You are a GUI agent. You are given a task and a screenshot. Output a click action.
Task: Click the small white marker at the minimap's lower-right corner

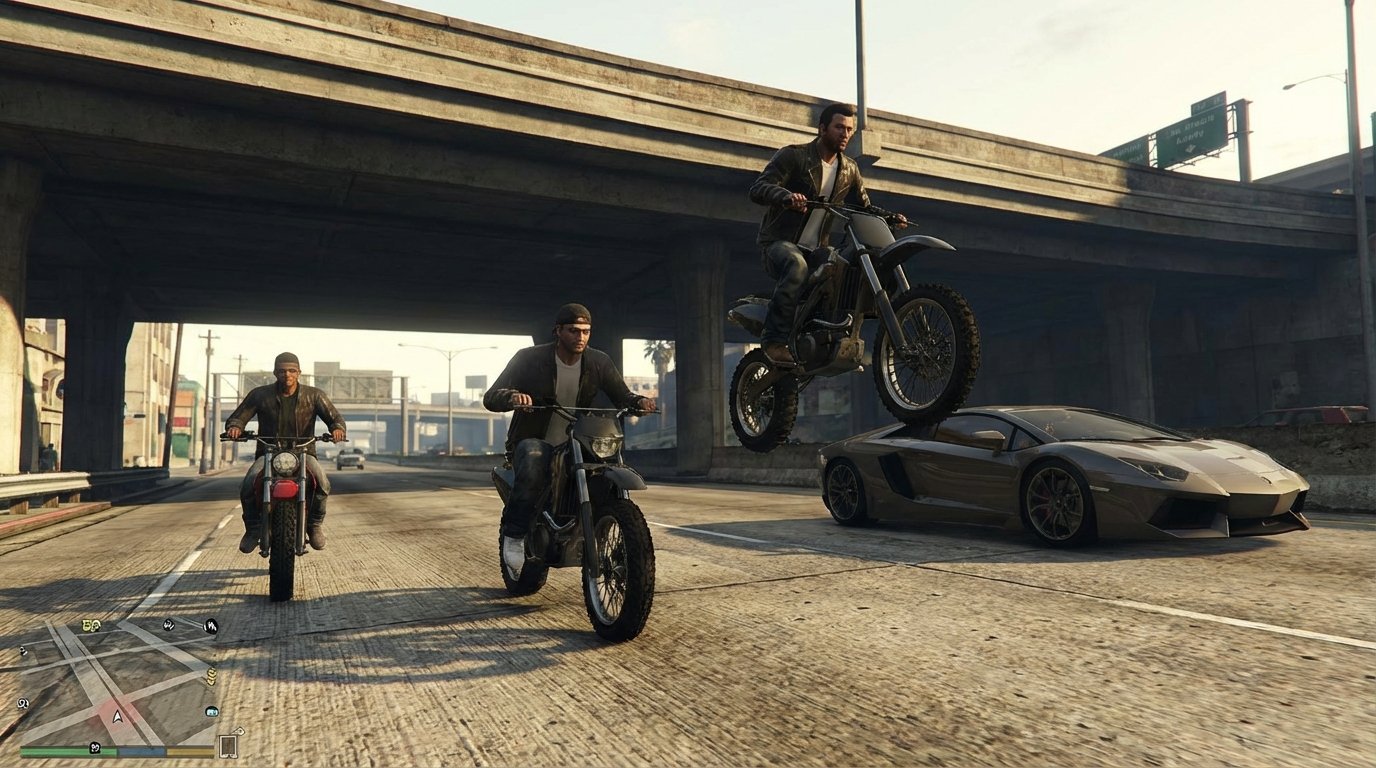click(x=238, y=730)
